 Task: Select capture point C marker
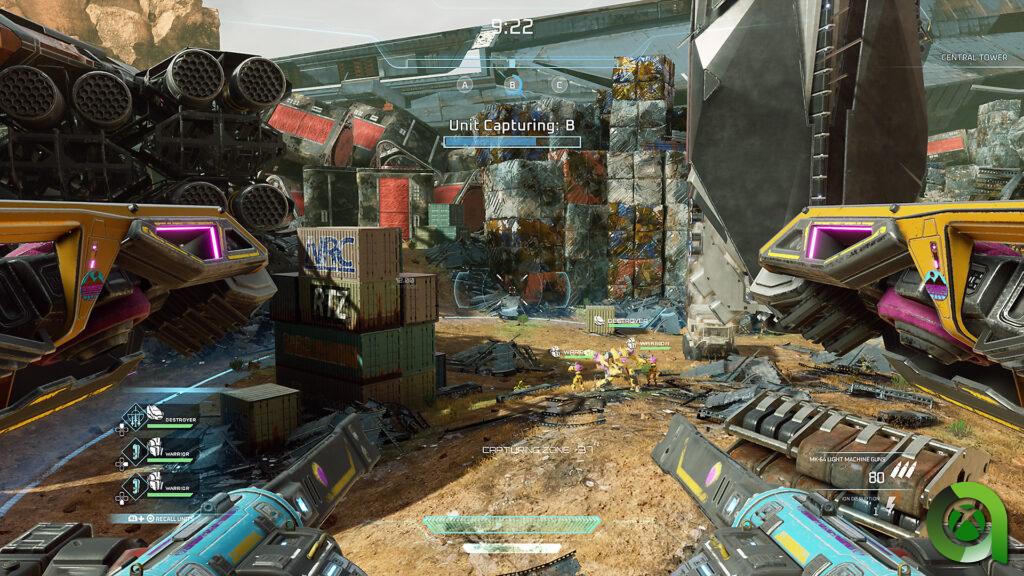(560, 85)
